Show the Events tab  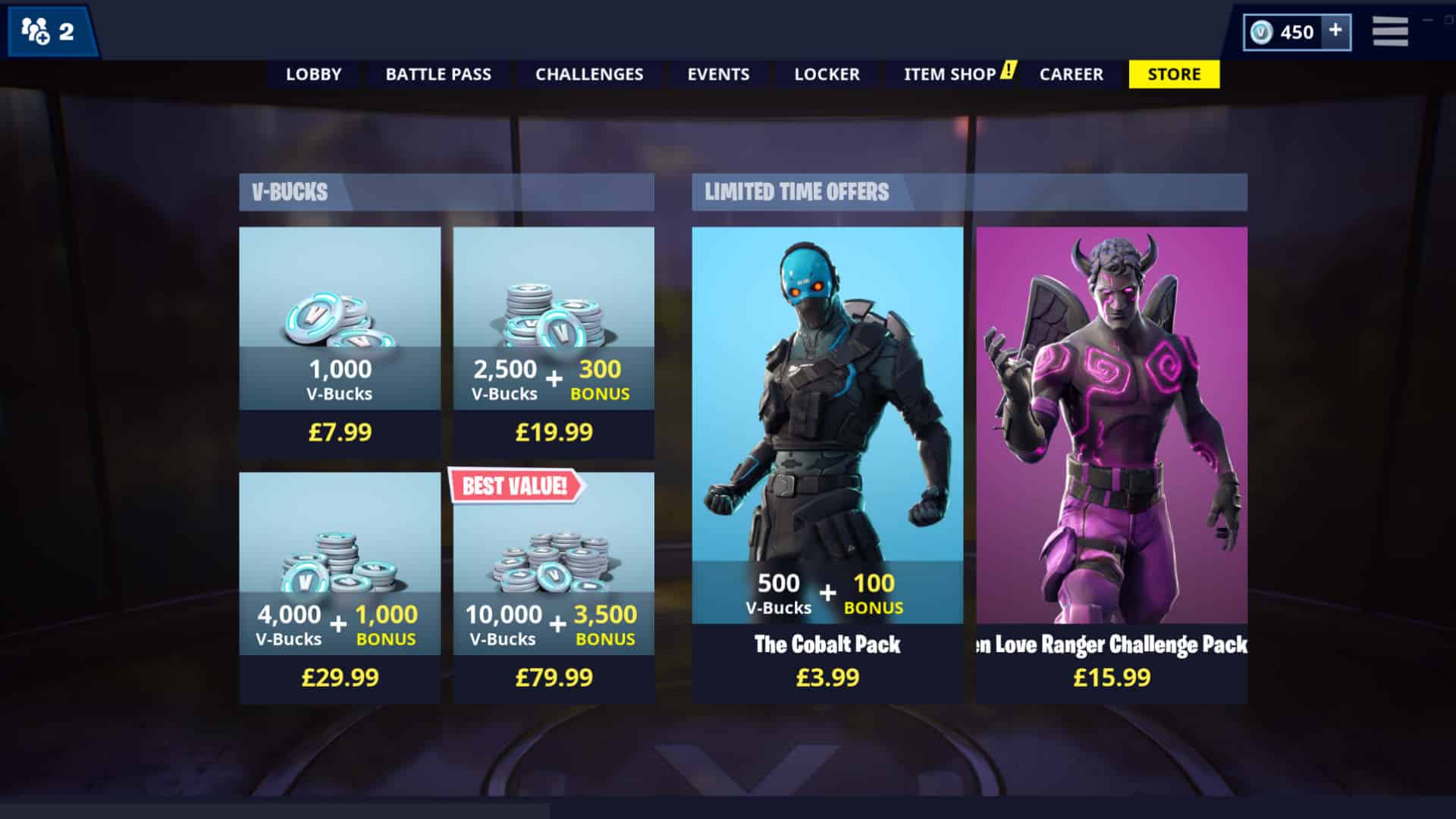click(718, 74)
